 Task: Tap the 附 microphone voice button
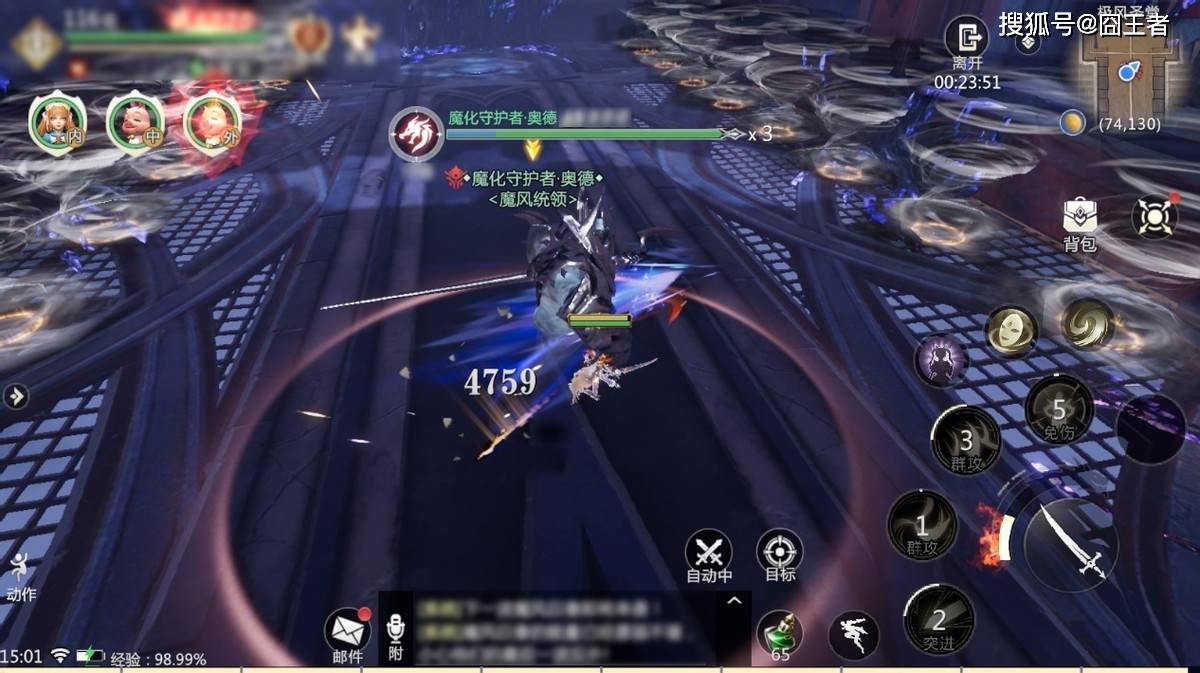pos(396,633)
